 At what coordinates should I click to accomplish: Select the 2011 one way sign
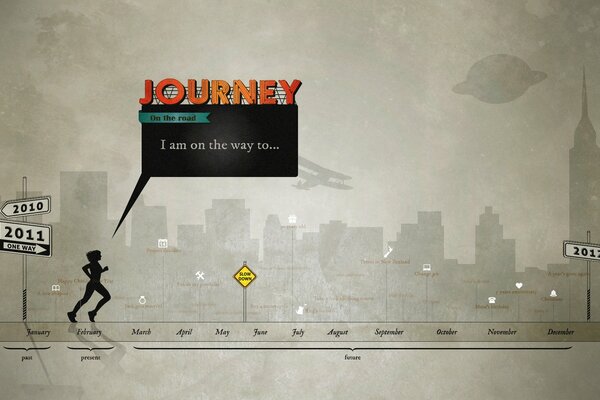coord(26,238)
